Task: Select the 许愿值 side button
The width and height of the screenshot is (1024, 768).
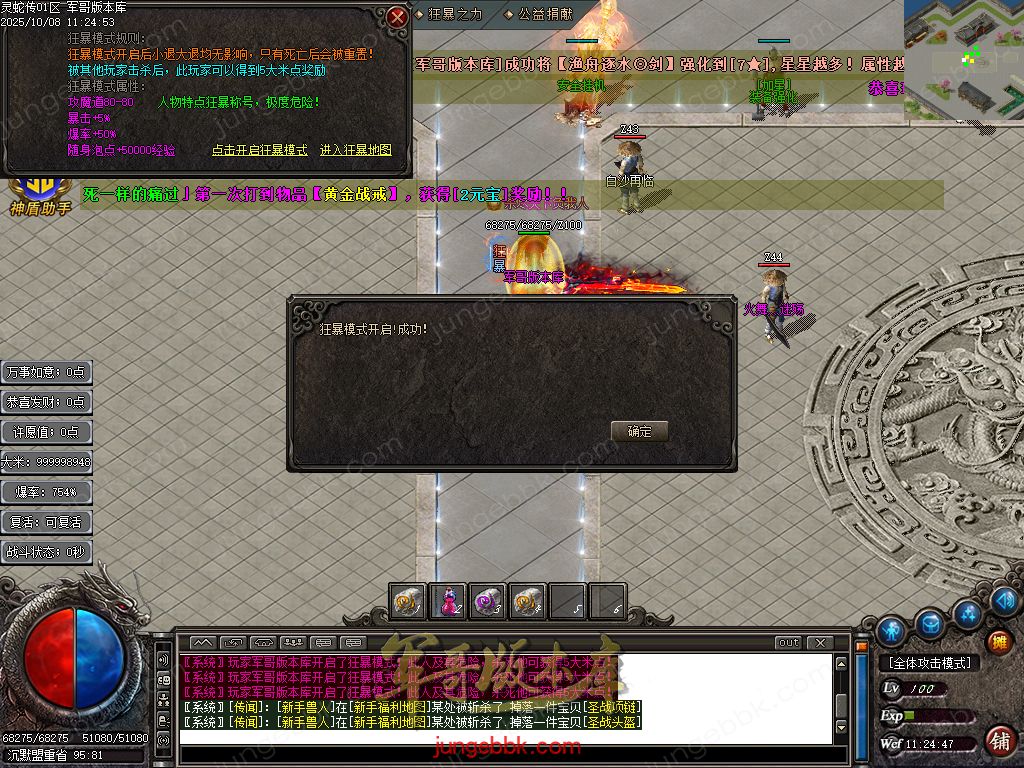Action: tap(46, 432)
